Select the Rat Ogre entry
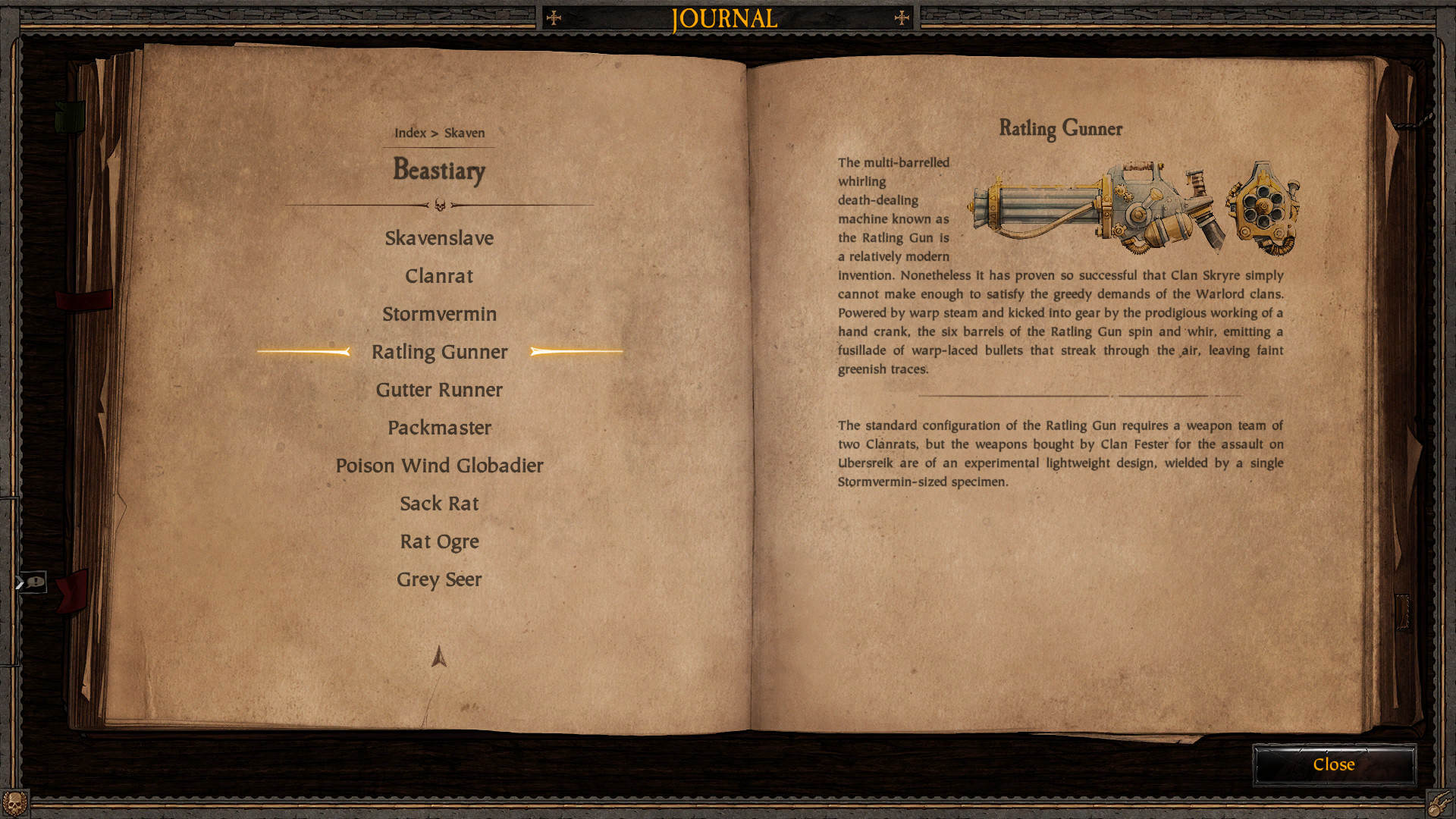The height and width of the screenshot is (819, 1456). tap(439, 541)
